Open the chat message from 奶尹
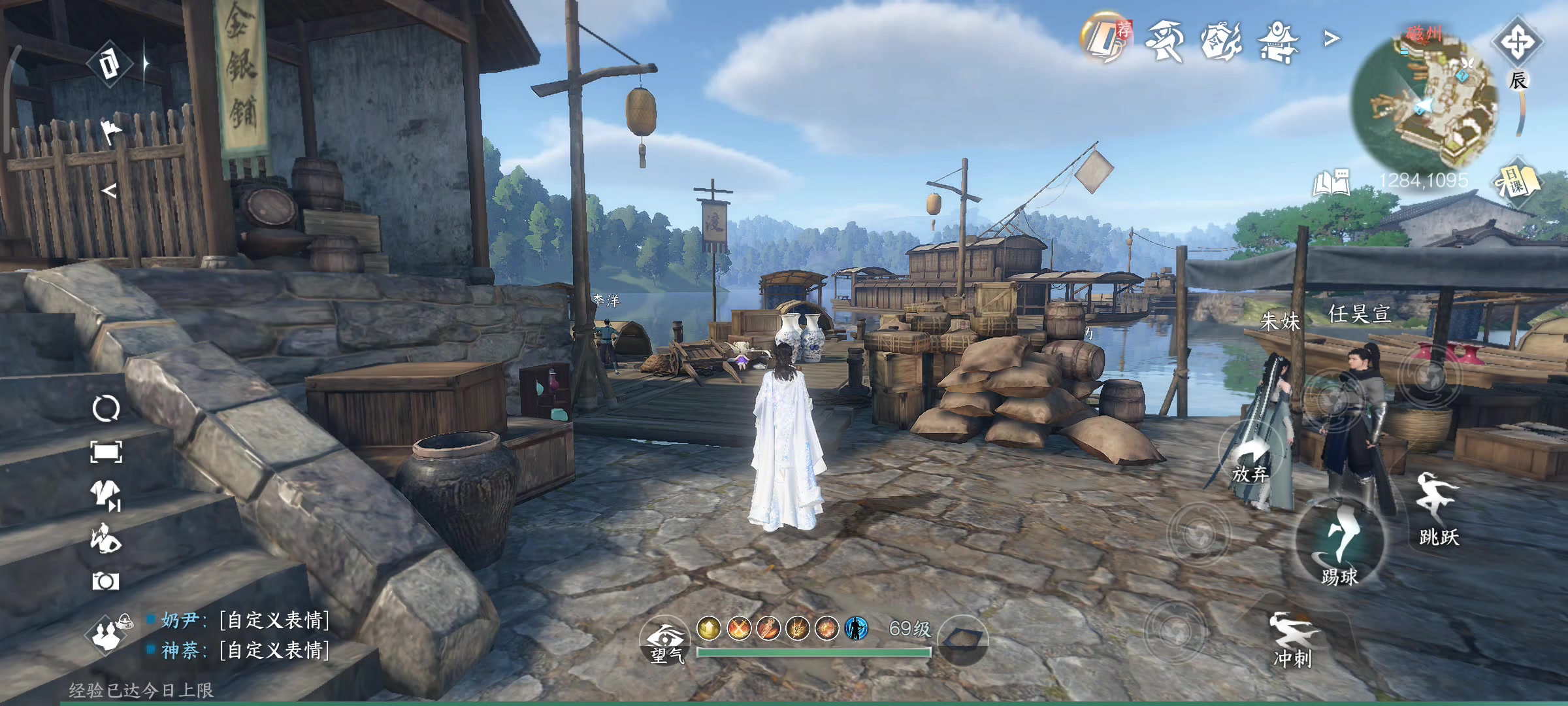Screen dimensions: 1568x706 (x=245, y=620)
